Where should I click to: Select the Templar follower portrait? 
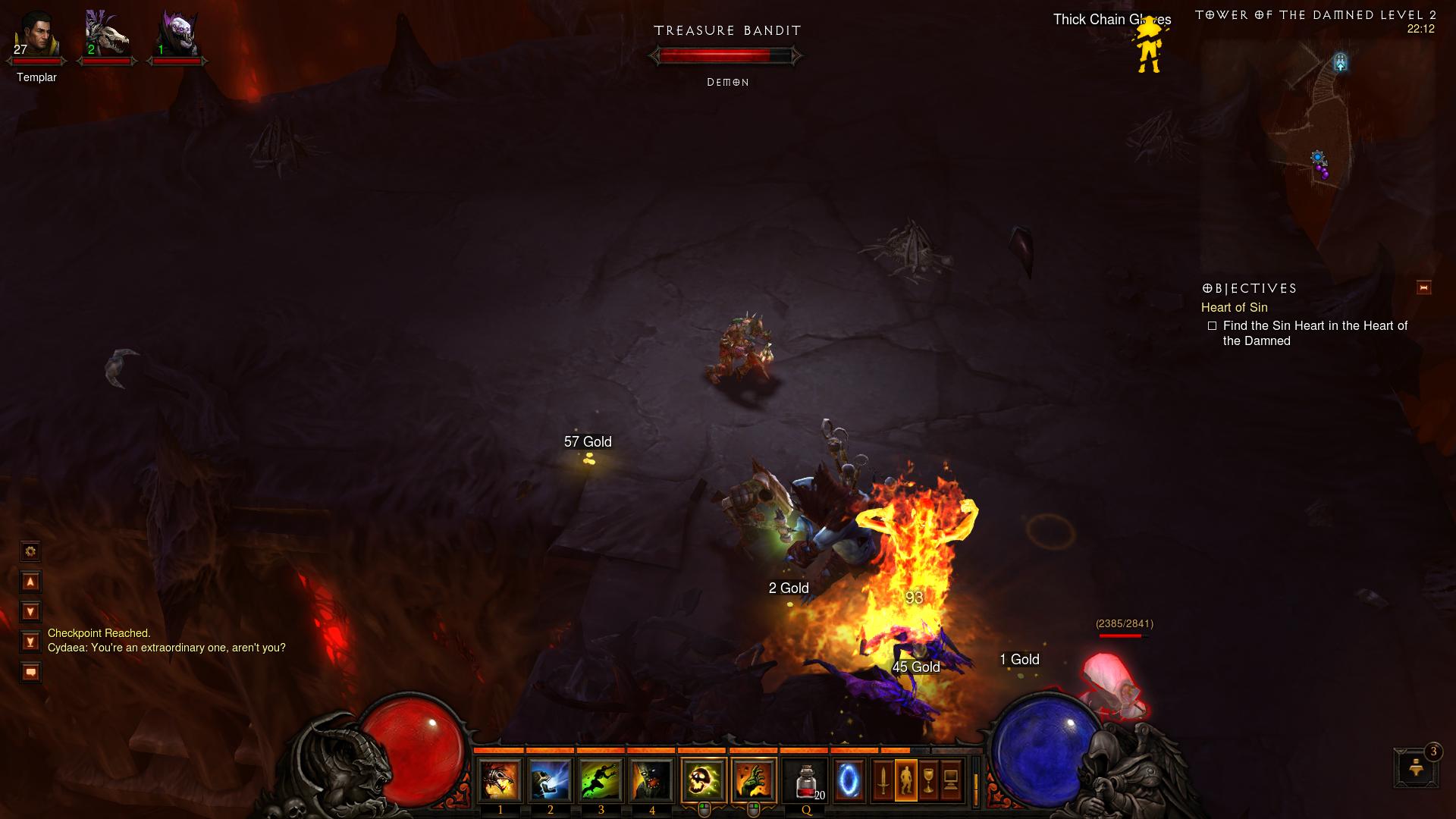coord(36,36)
